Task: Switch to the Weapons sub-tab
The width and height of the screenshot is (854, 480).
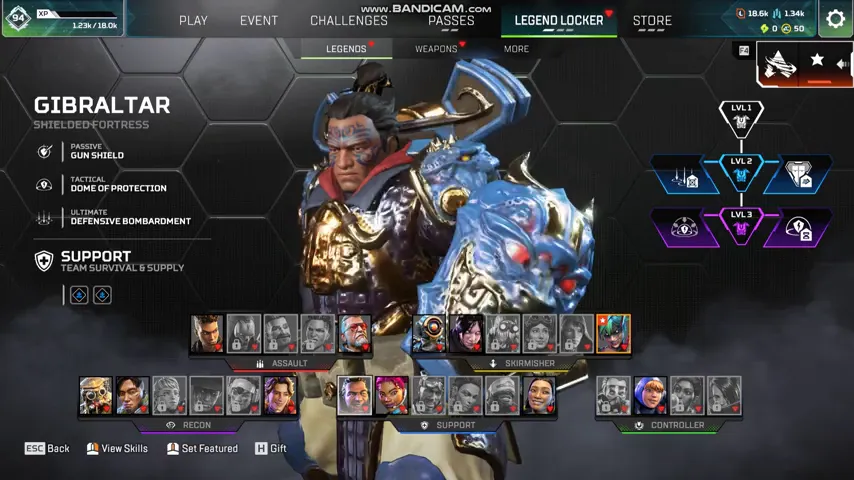Action: click(436, 48)
